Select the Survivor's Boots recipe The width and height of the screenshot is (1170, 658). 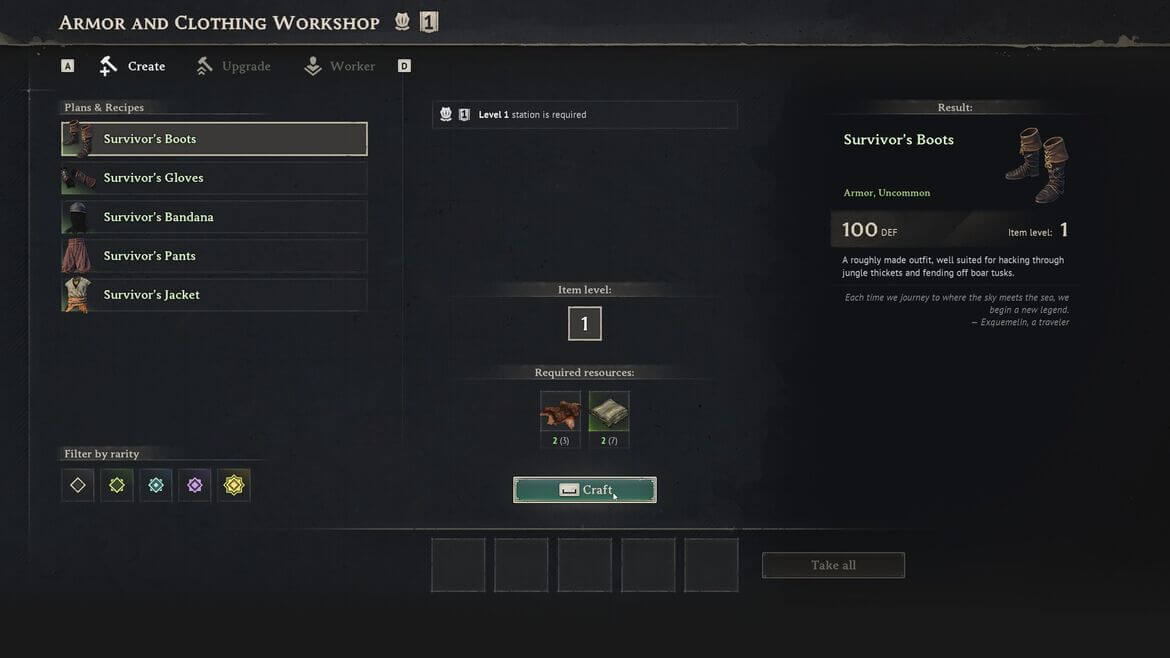[214, 139]
